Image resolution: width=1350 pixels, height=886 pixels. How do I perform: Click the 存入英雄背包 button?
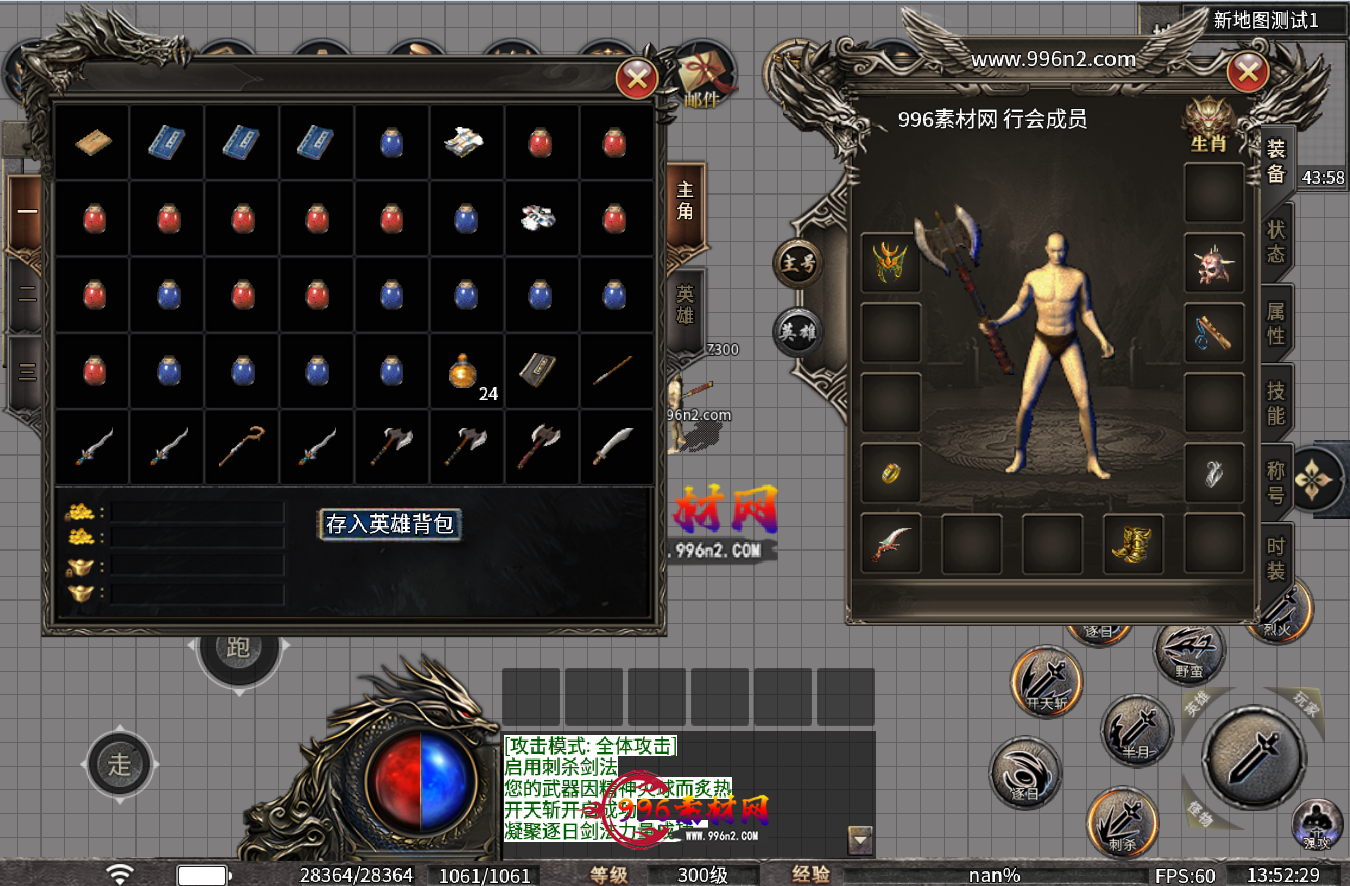pyautogui.click(x=391, y=524)
